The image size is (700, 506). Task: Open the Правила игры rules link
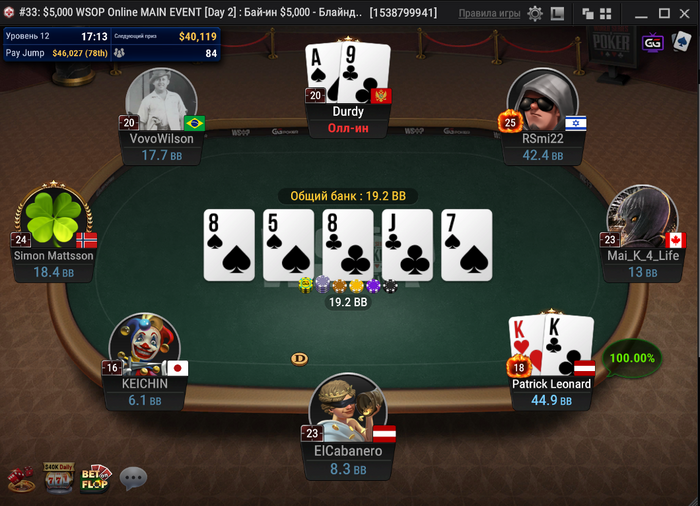click(489, 14)
